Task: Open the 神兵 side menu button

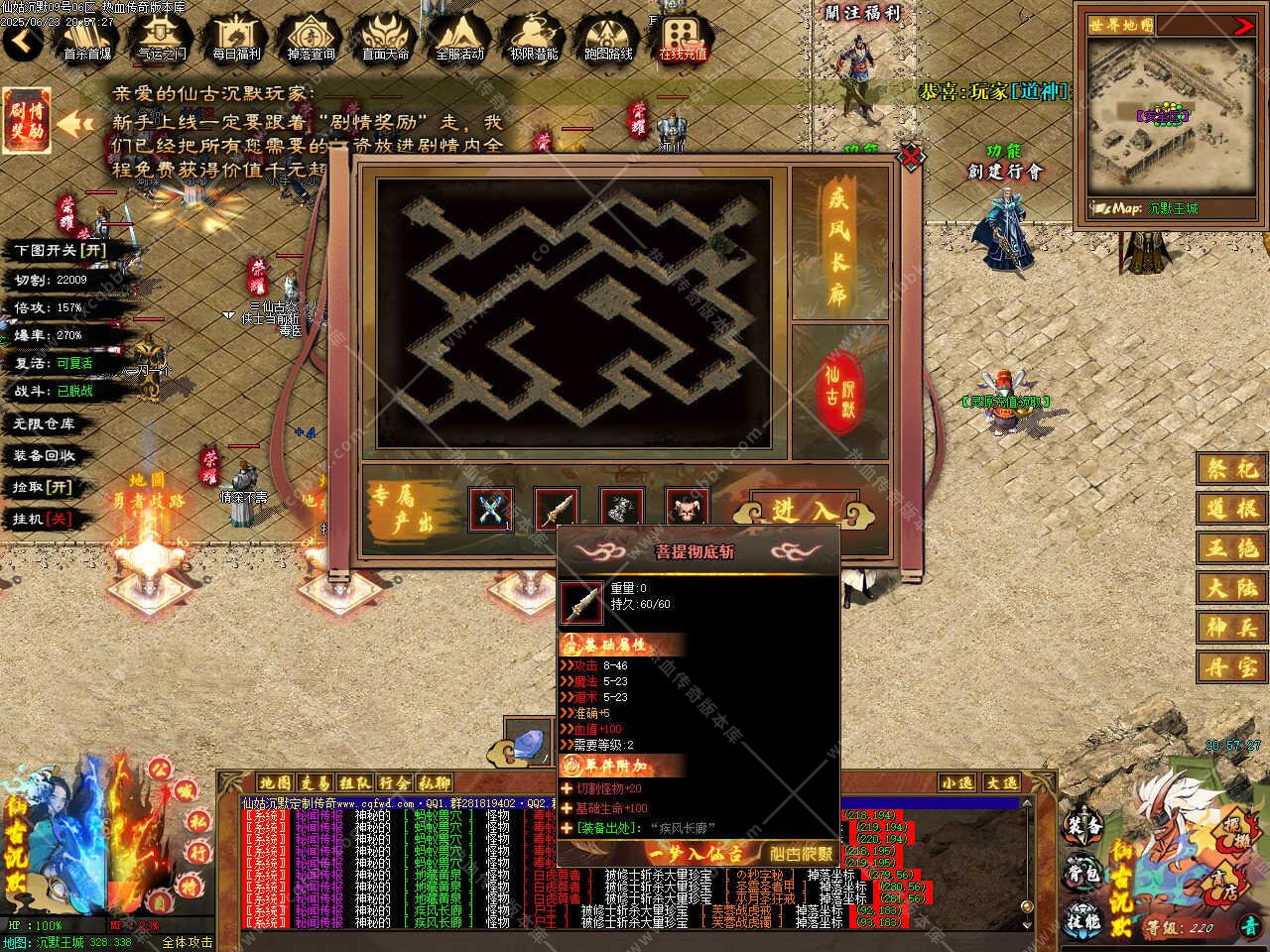Action: (1231, 627)
